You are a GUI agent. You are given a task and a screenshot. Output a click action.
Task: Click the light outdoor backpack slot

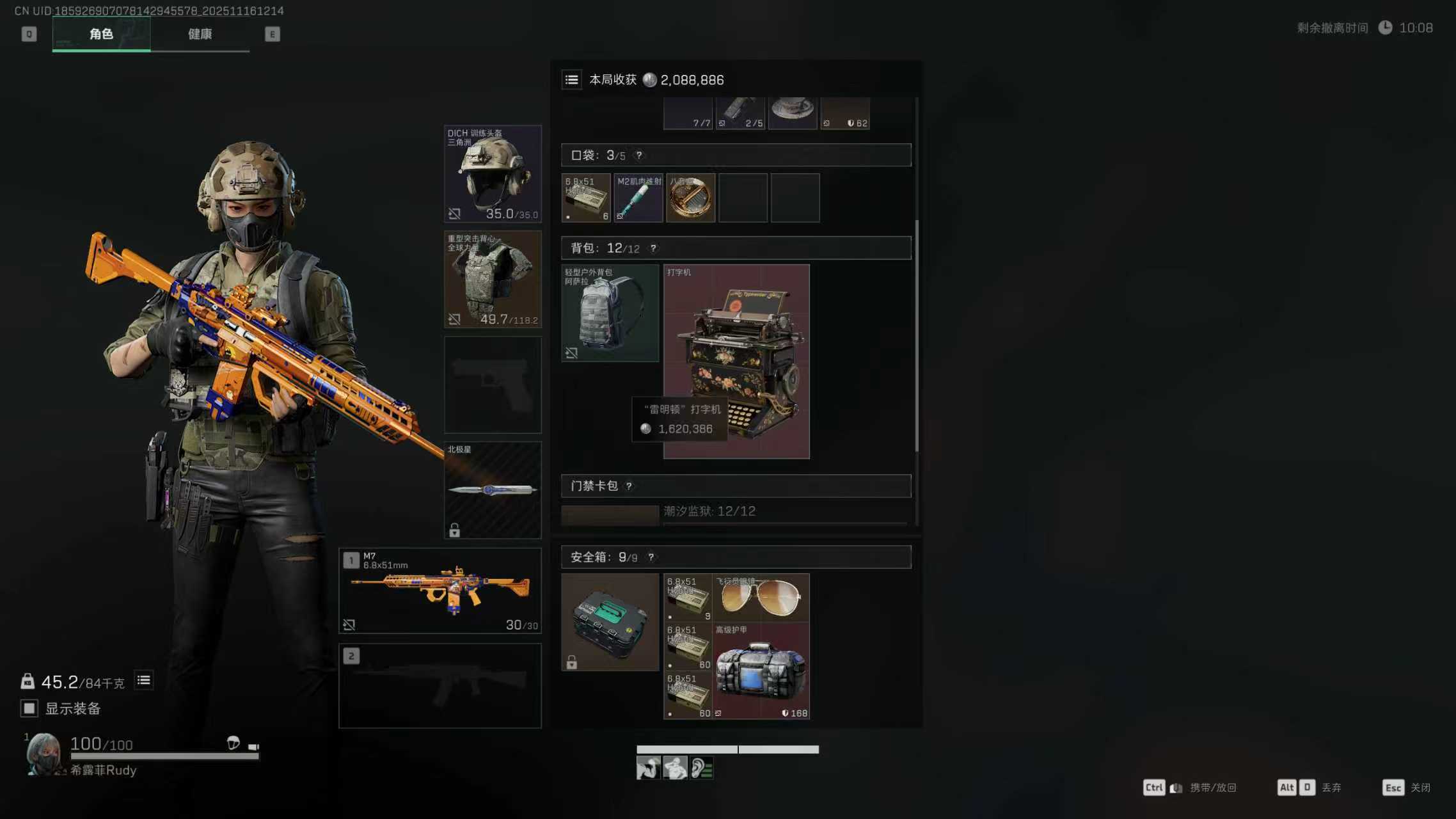610,313
